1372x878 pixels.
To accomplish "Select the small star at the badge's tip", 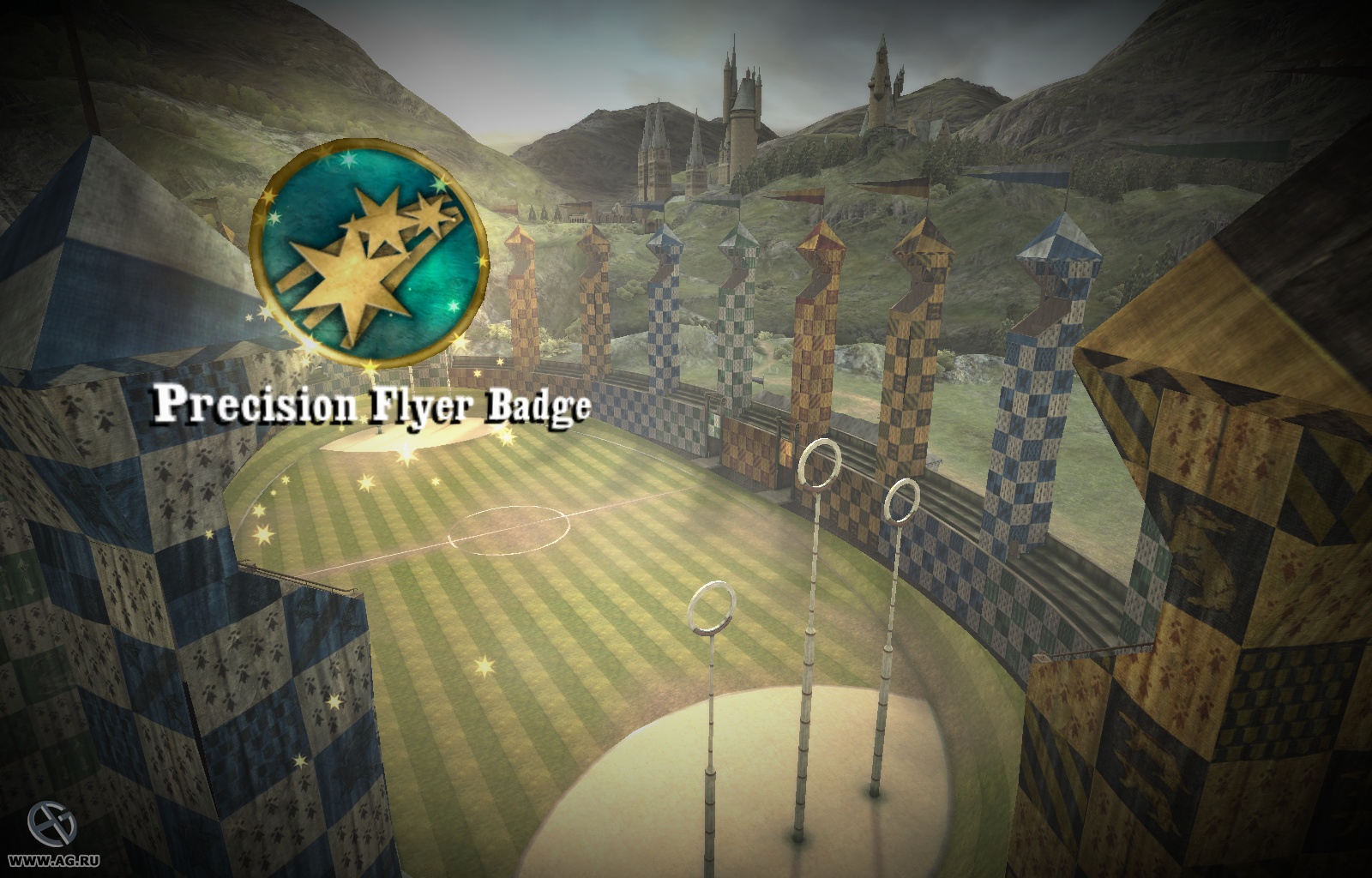I will click(x=430, y=213).
